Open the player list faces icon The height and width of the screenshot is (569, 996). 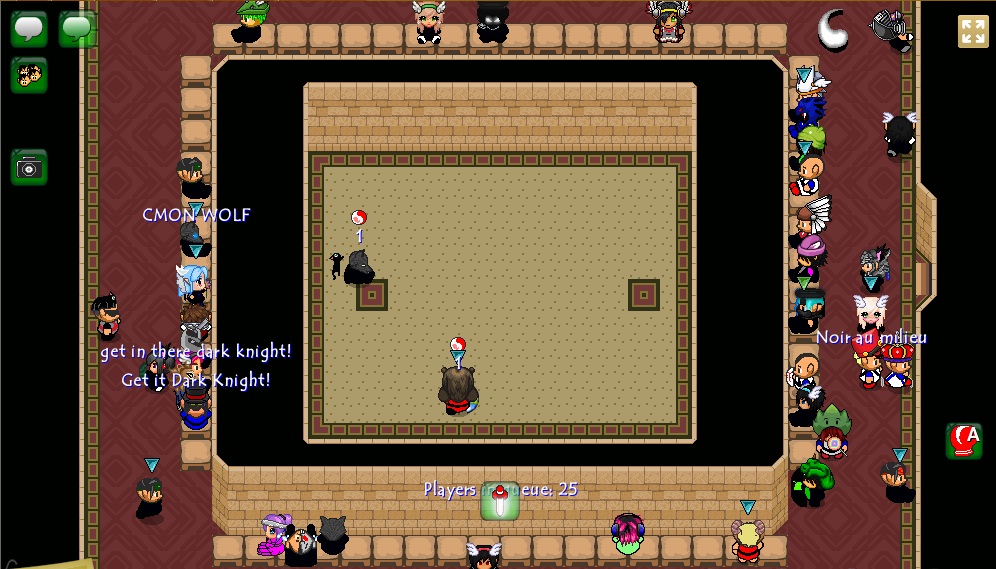pyautogui.click(x=29, y=75)
